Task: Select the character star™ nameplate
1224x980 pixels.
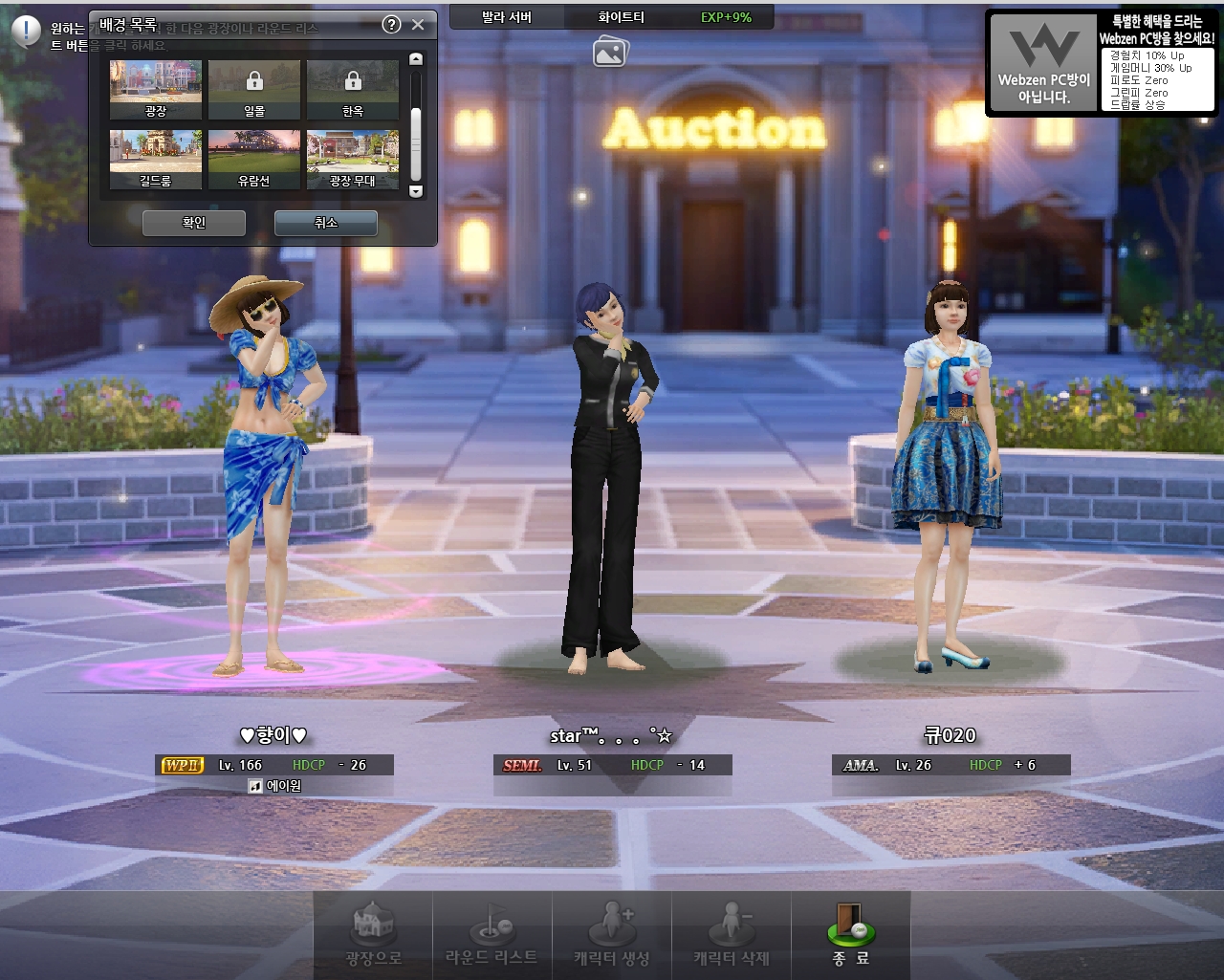Action: pos(612,736)
